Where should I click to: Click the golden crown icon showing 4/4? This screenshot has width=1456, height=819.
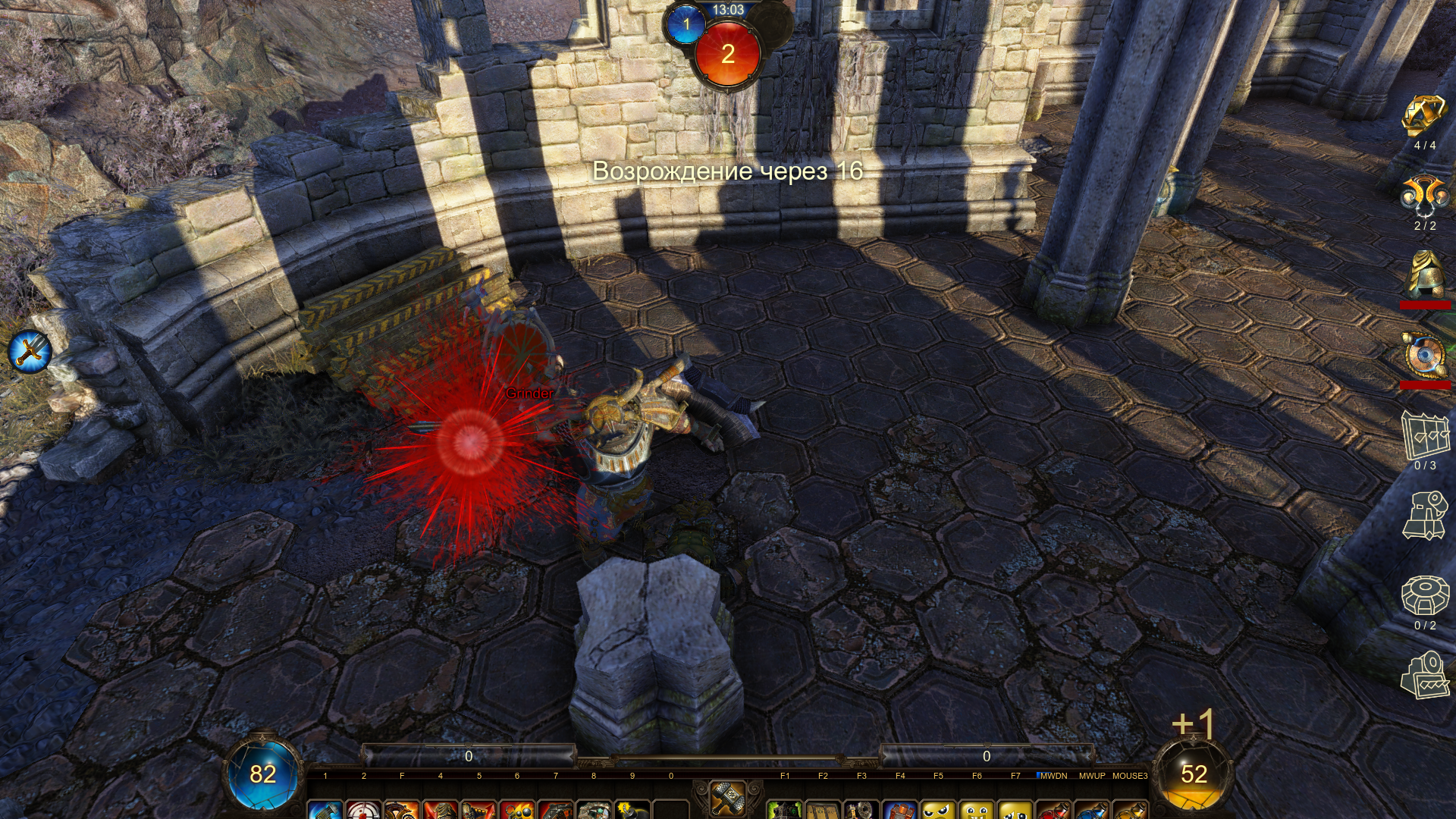pos(1424,116)
